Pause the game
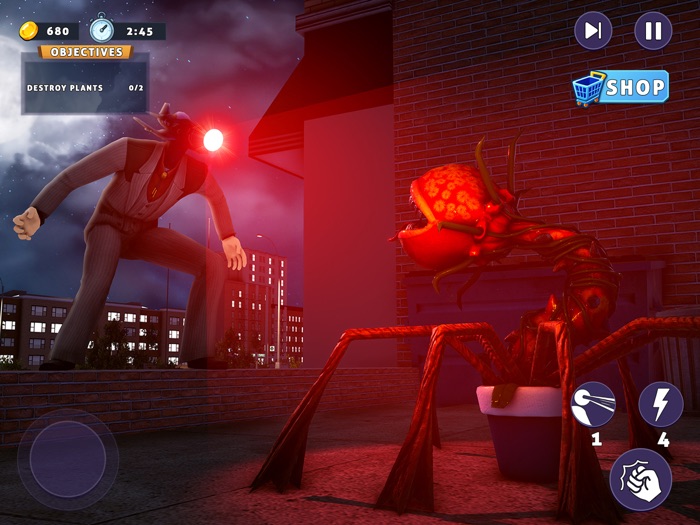Image resolution: width=700 pixels, height=525 pixels. (x=653, y=31)
